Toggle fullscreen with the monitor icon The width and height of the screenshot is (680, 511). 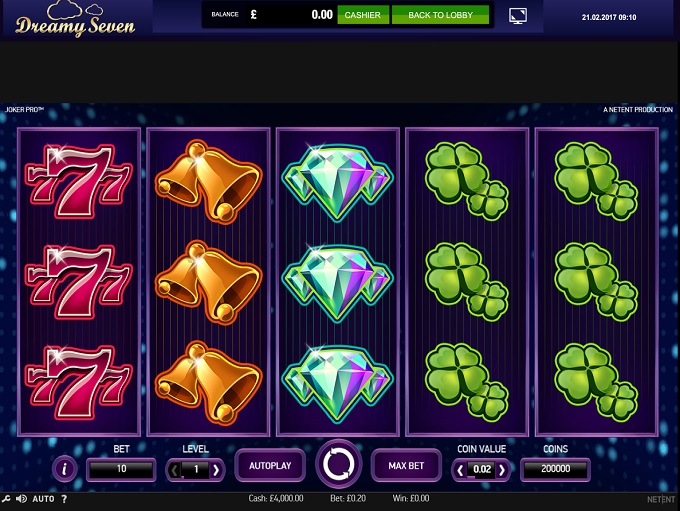tap(518, 16)
